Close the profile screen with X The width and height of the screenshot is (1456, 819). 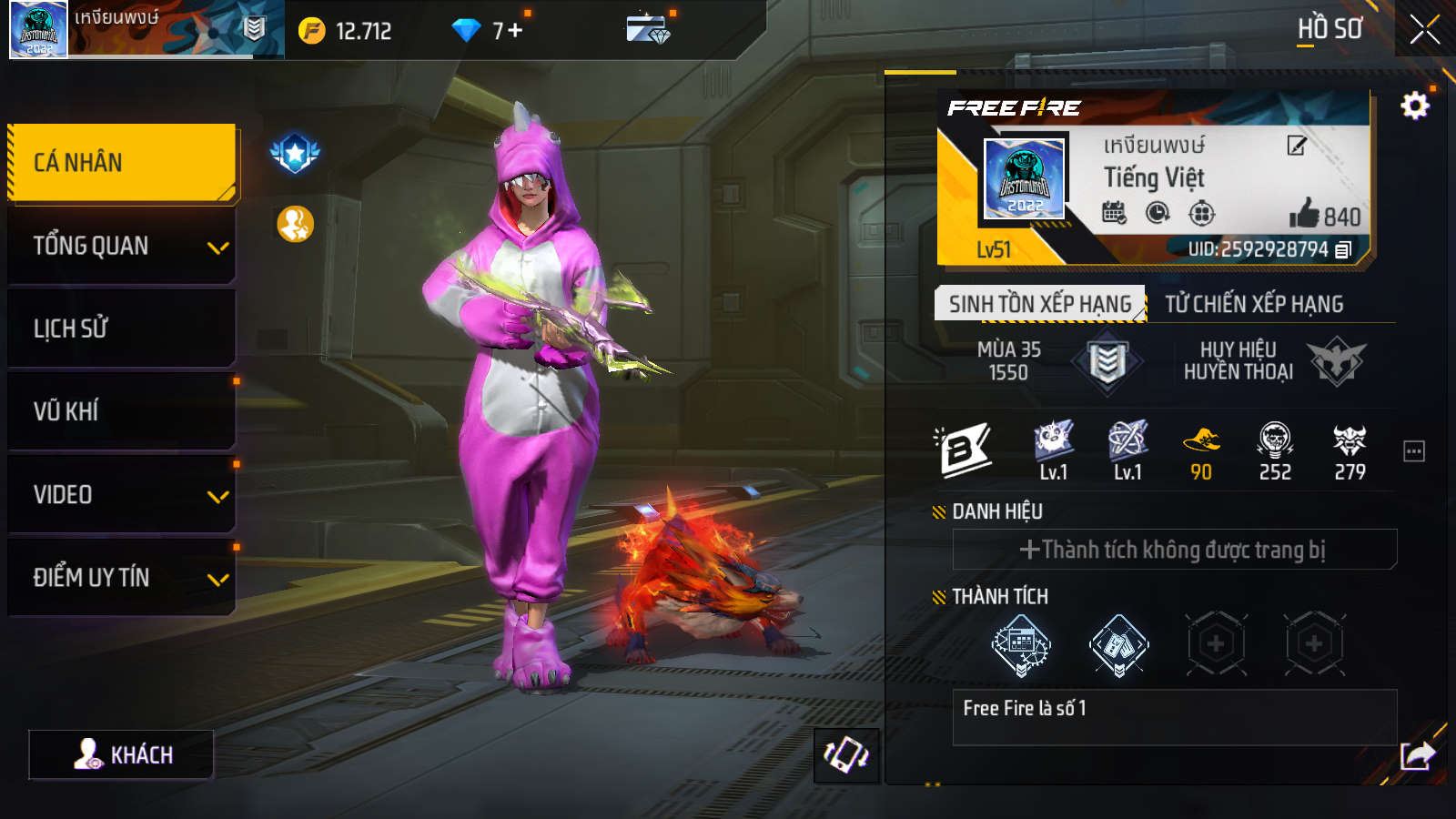coord(1424,30)
